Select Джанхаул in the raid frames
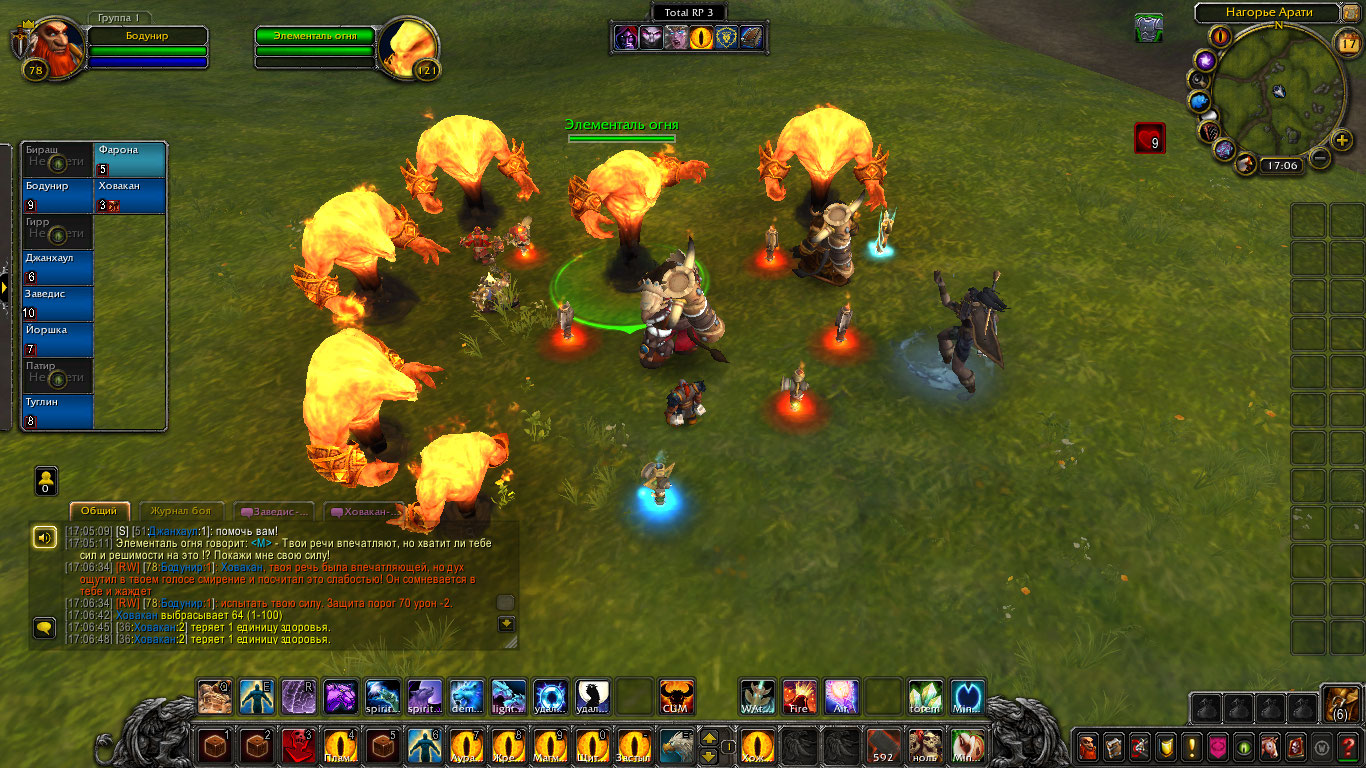 [57, 268]
